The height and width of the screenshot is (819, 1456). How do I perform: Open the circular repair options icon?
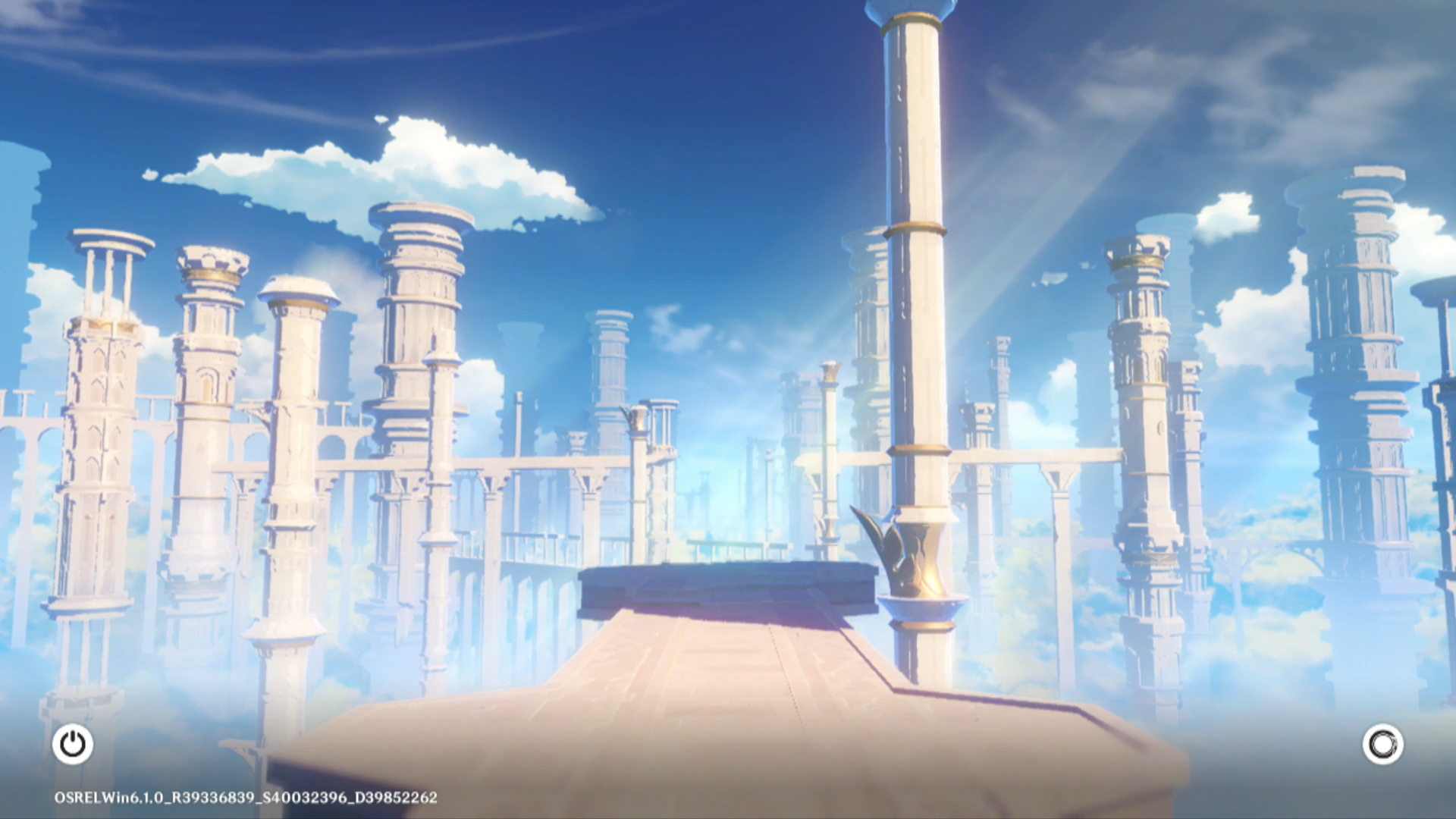pos(1382,744)
